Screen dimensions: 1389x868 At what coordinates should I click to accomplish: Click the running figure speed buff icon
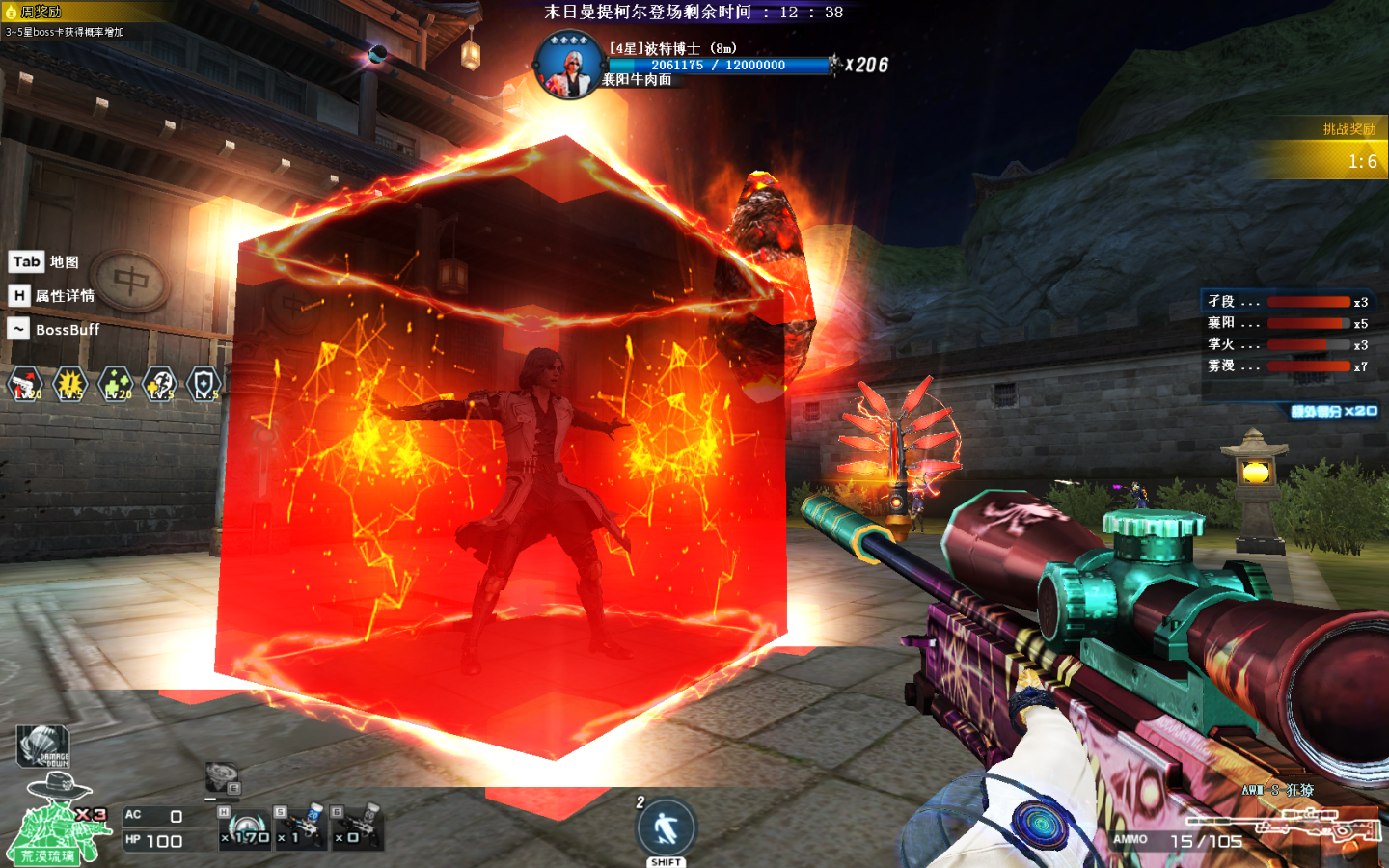[x=160, y=385]
